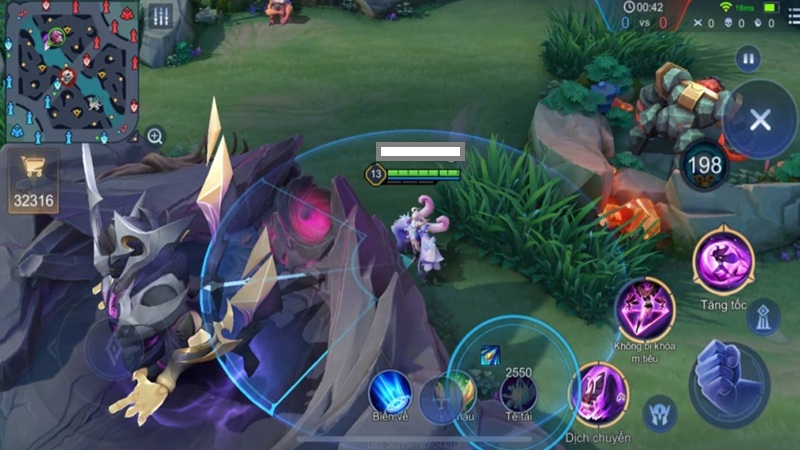Activate the Tăng tốc skill

pyautogui.click(x=723, y=262)
